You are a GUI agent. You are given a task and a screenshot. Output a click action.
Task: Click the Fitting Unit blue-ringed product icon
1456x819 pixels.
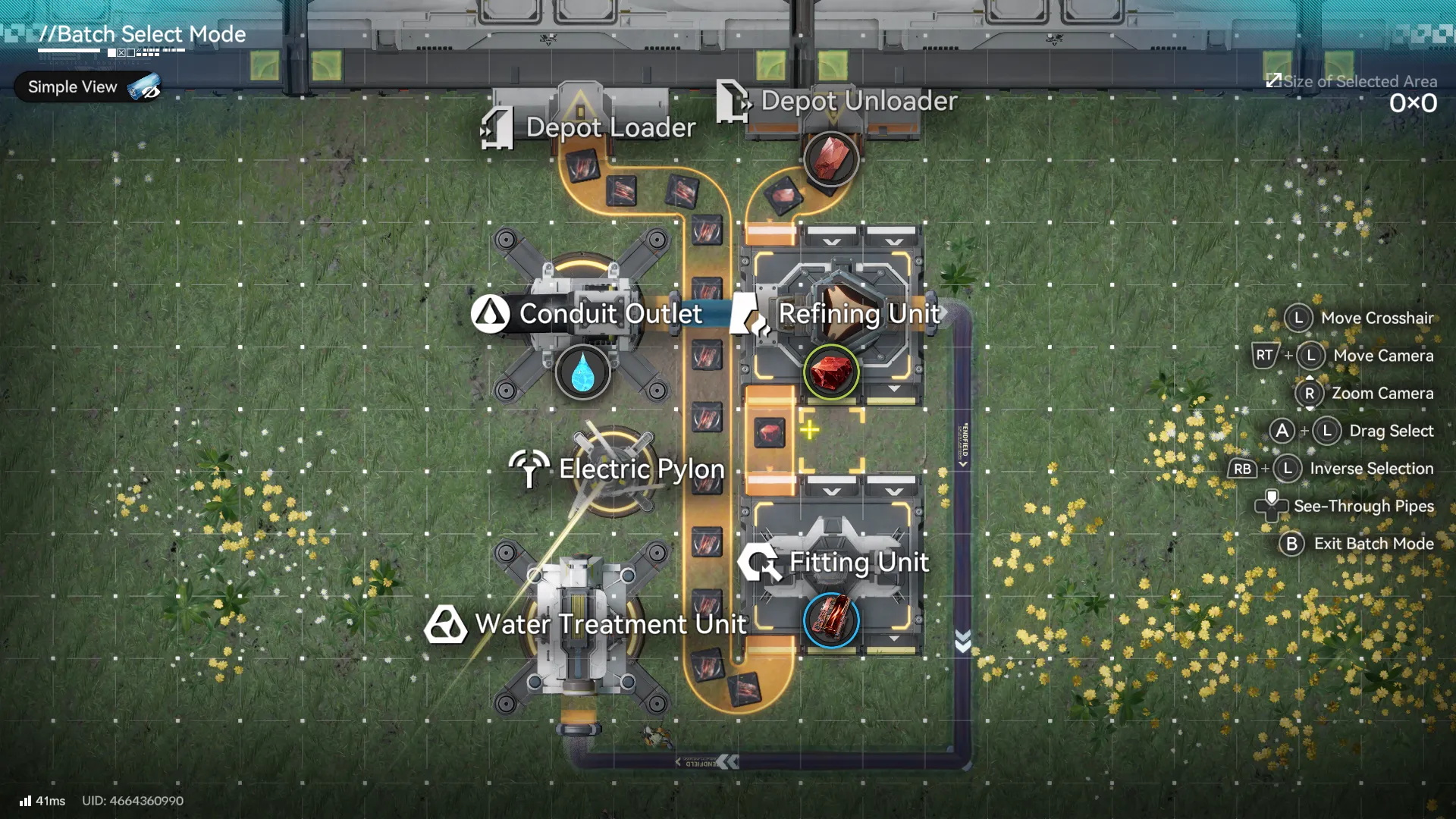(x=831, y=620)
